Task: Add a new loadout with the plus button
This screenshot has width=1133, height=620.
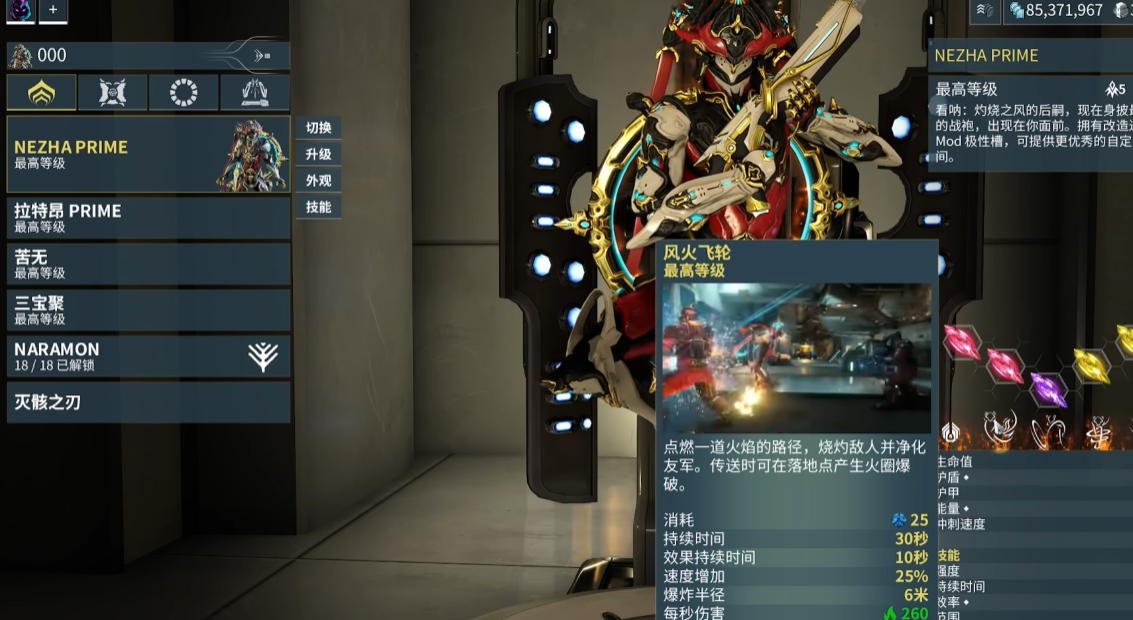Action: [x=52, y=10]
